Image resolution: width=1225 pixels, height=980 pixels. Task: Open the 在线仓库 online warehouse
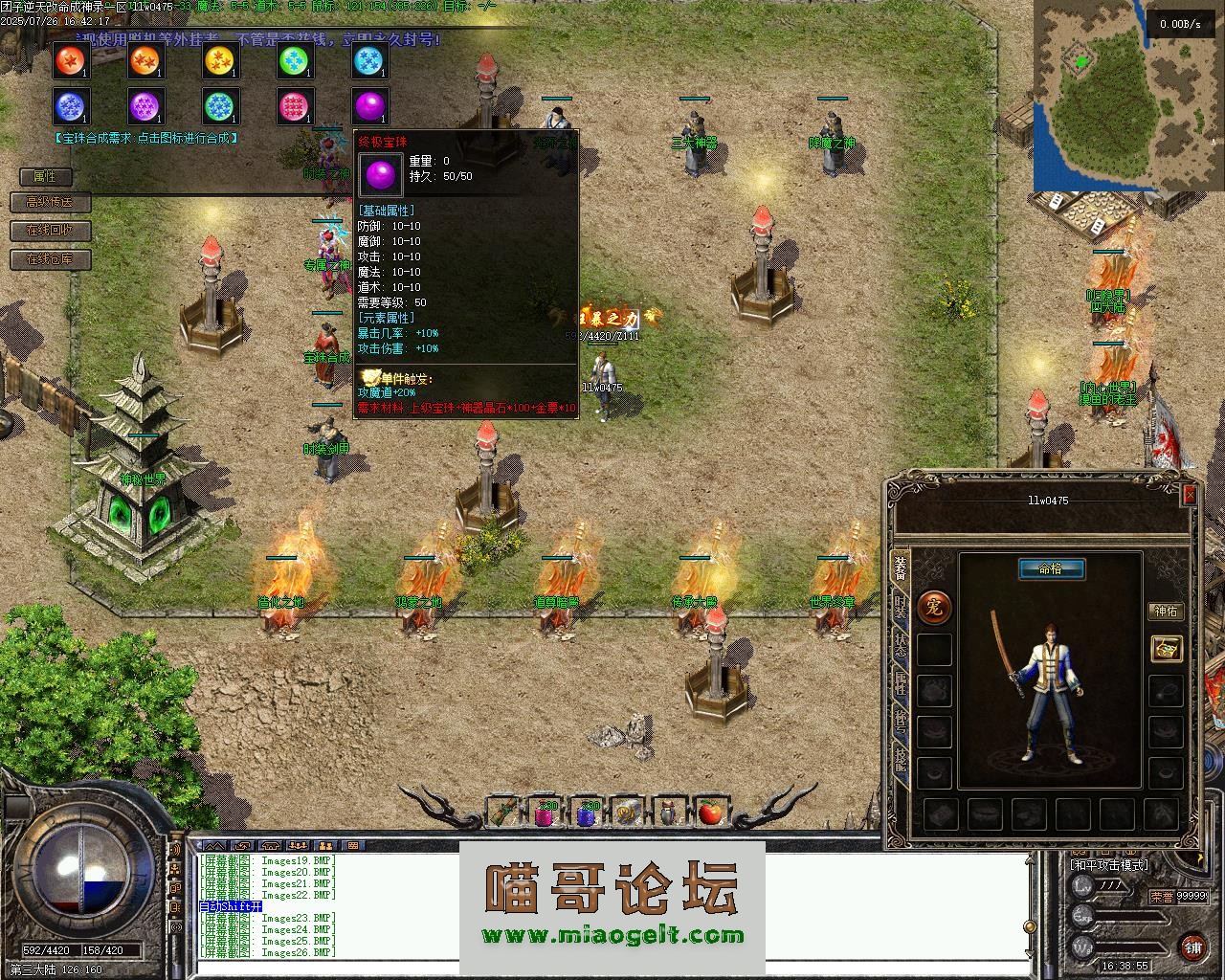point(49,259)
